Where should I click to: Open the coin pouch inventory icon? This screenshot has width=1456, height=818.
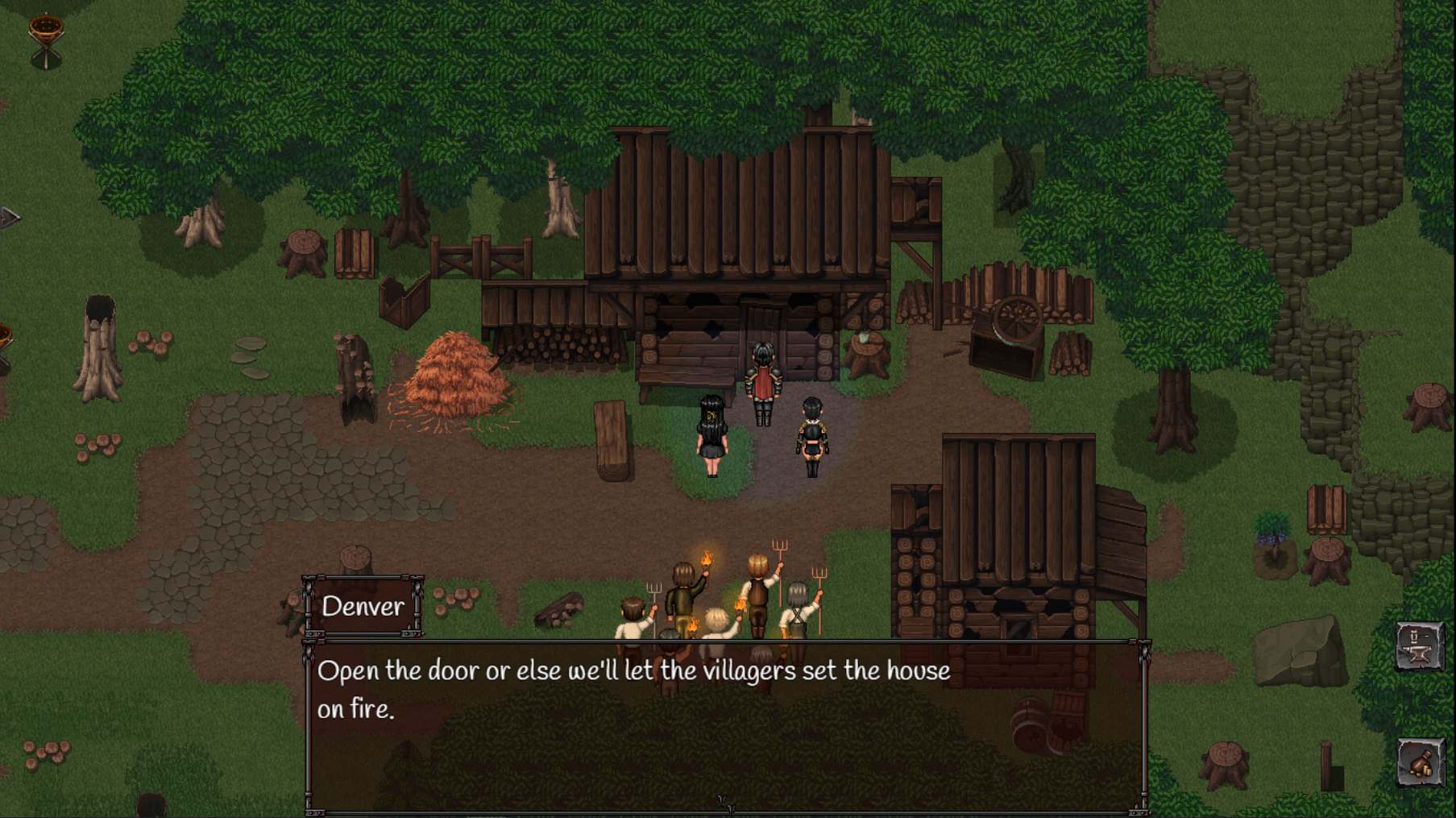(1420, 762)
